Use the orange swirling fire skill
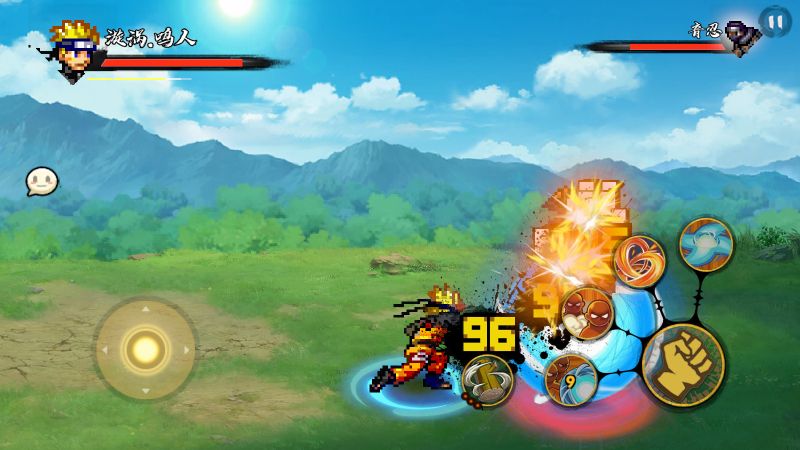 tap(640, 262)
